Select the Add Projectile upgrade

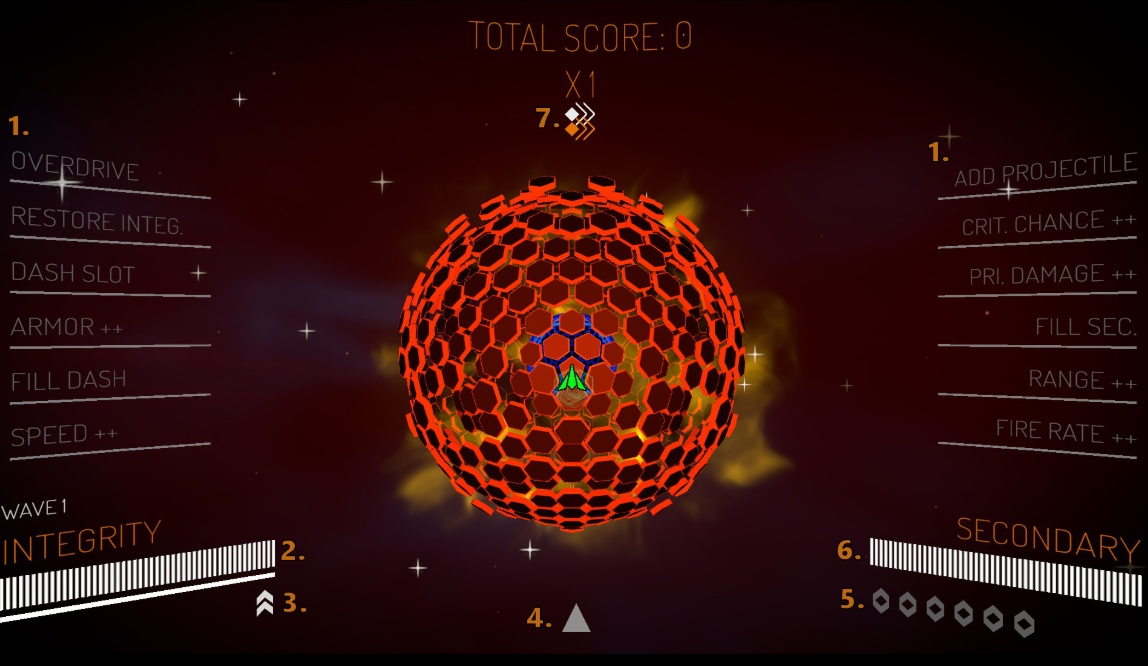pos(1045,171)
